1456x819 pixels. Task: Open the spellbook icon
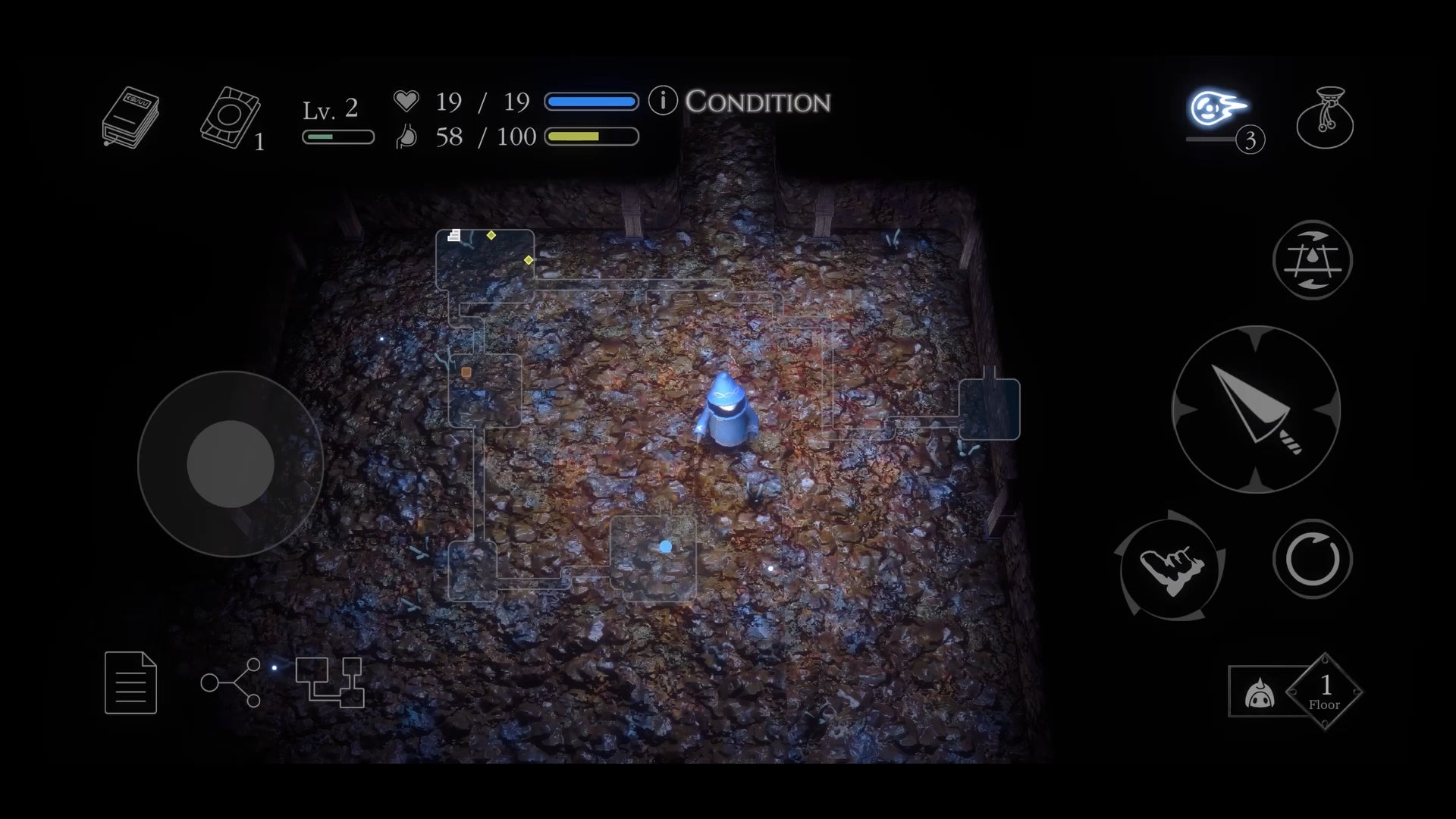130,117
